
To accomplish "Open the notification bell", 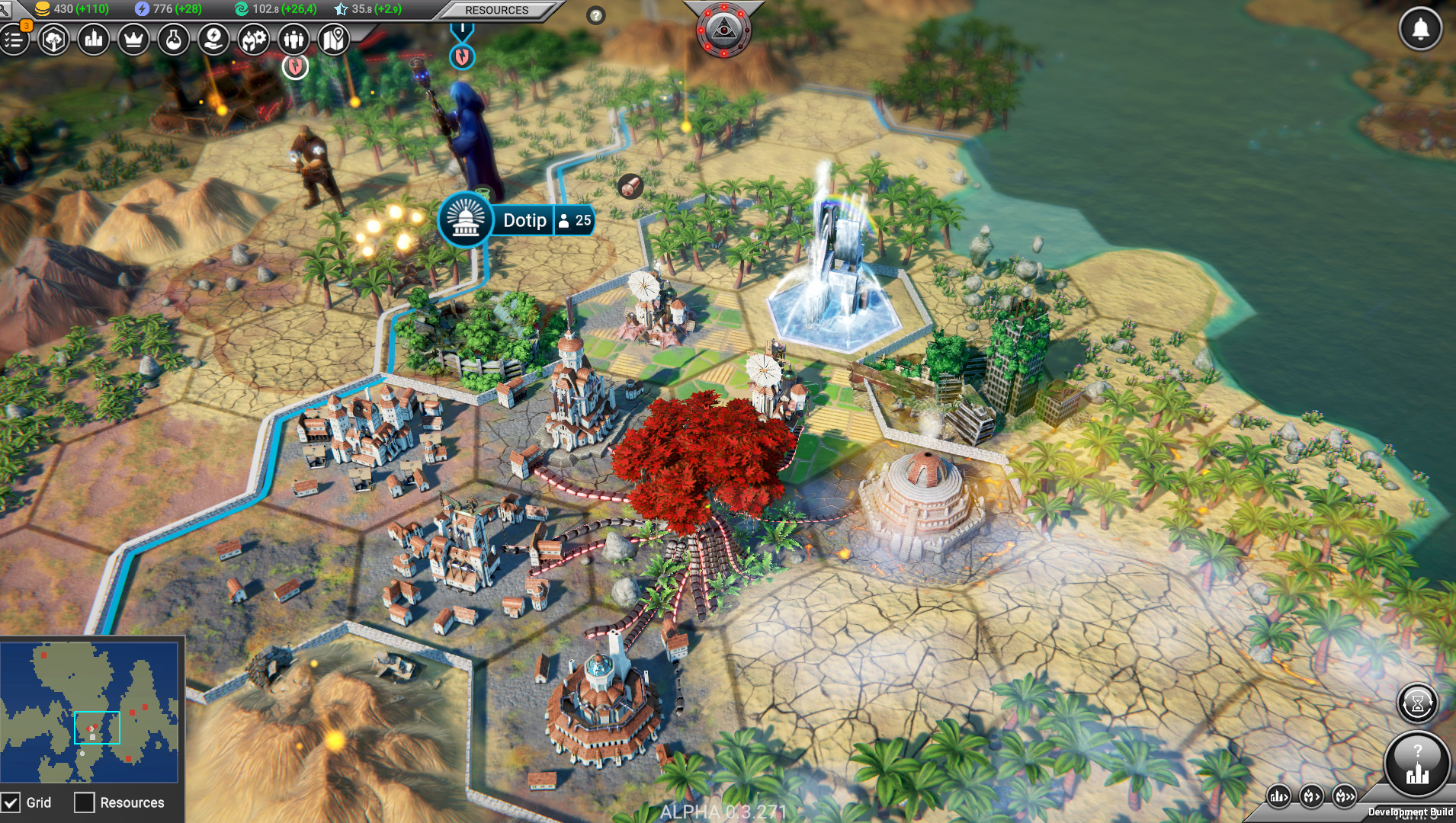I will tap(1420, 30).
